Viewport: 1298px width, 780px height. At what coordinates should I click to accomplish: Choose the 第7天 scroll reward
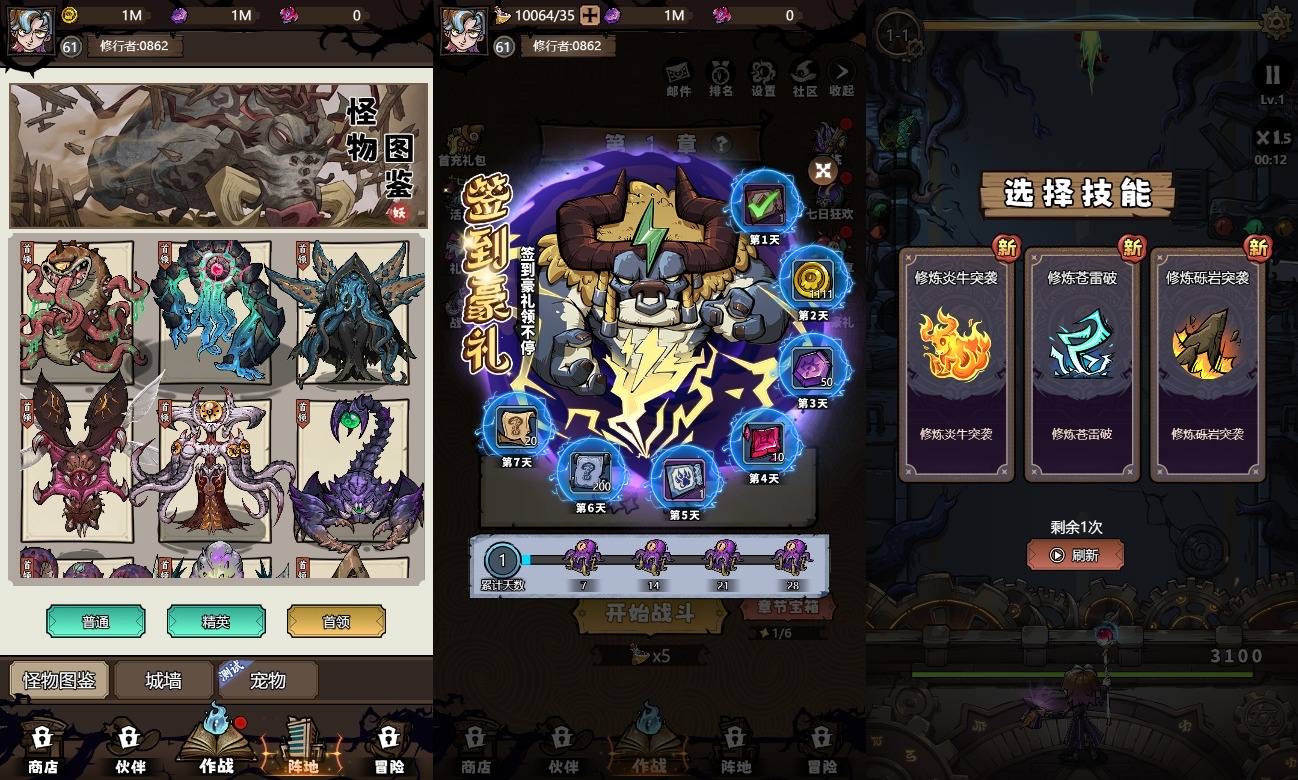tap(517, 428)
